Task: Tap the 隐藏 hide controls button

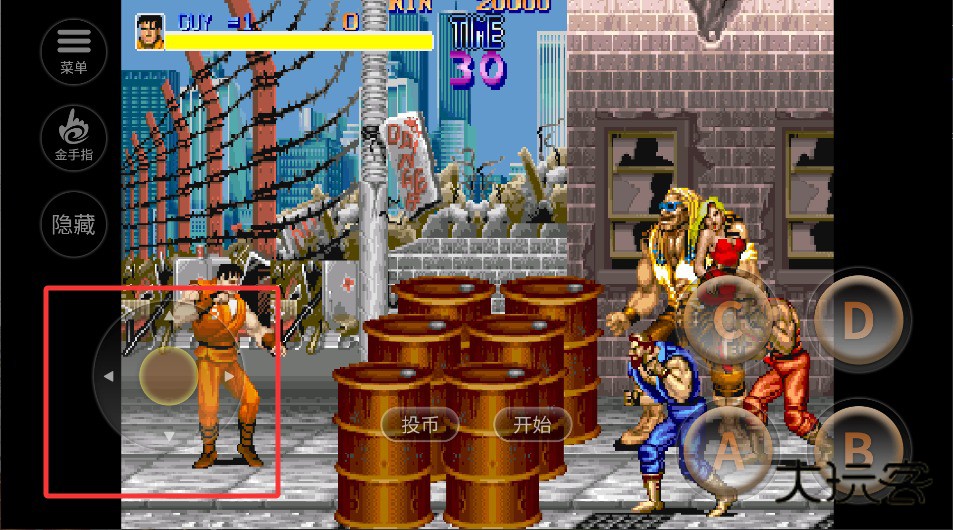Action: point(74,225)
